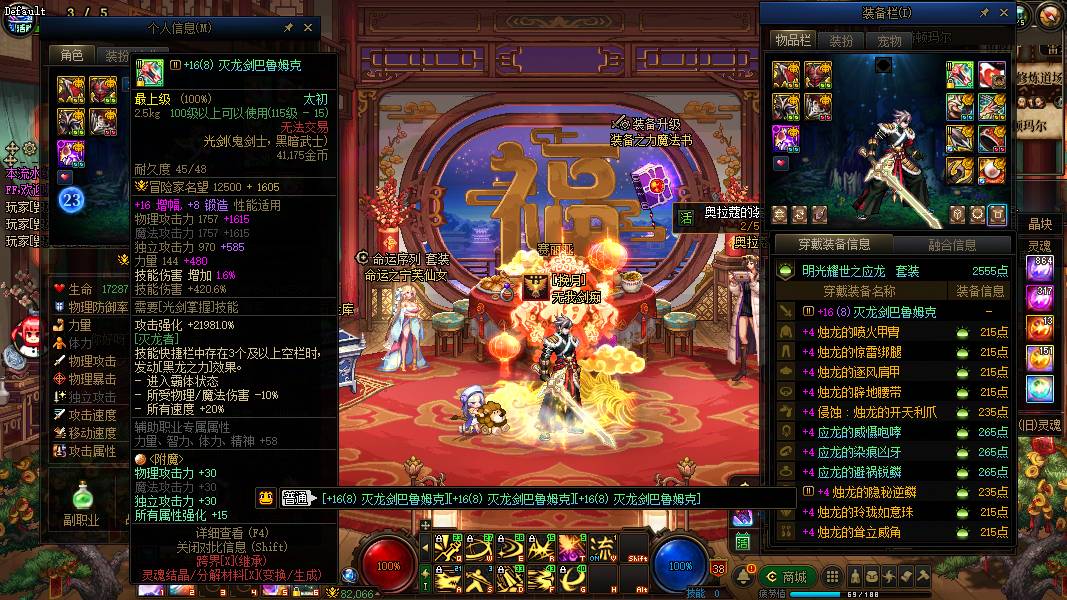Open the 宠物 pet tab
Screen dimensions: 1067x600
[x=889, y=40]
